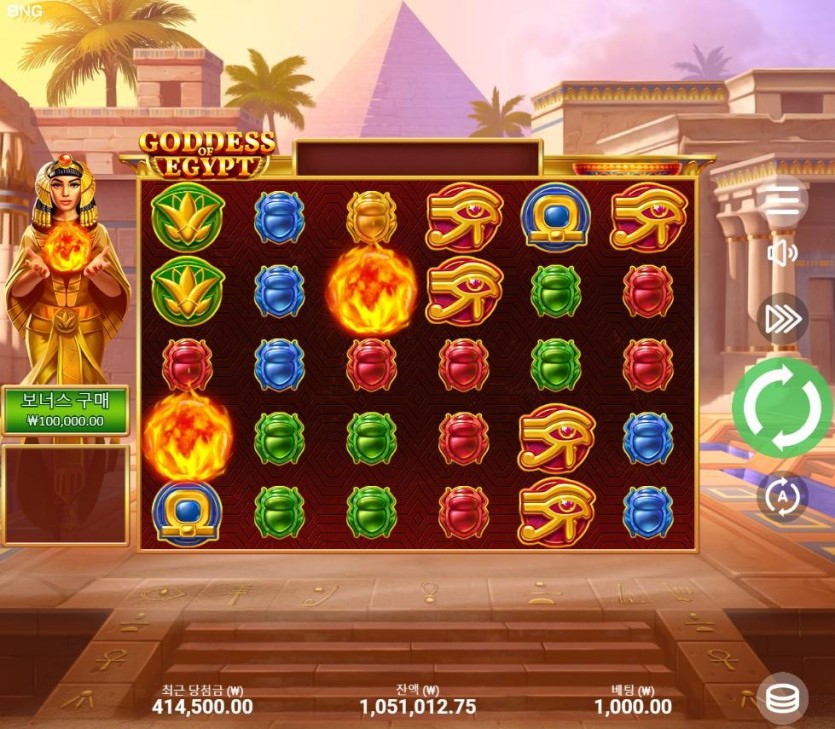
Task: Buy the bonus for ₩100,000.00
Action: point(65,411)
